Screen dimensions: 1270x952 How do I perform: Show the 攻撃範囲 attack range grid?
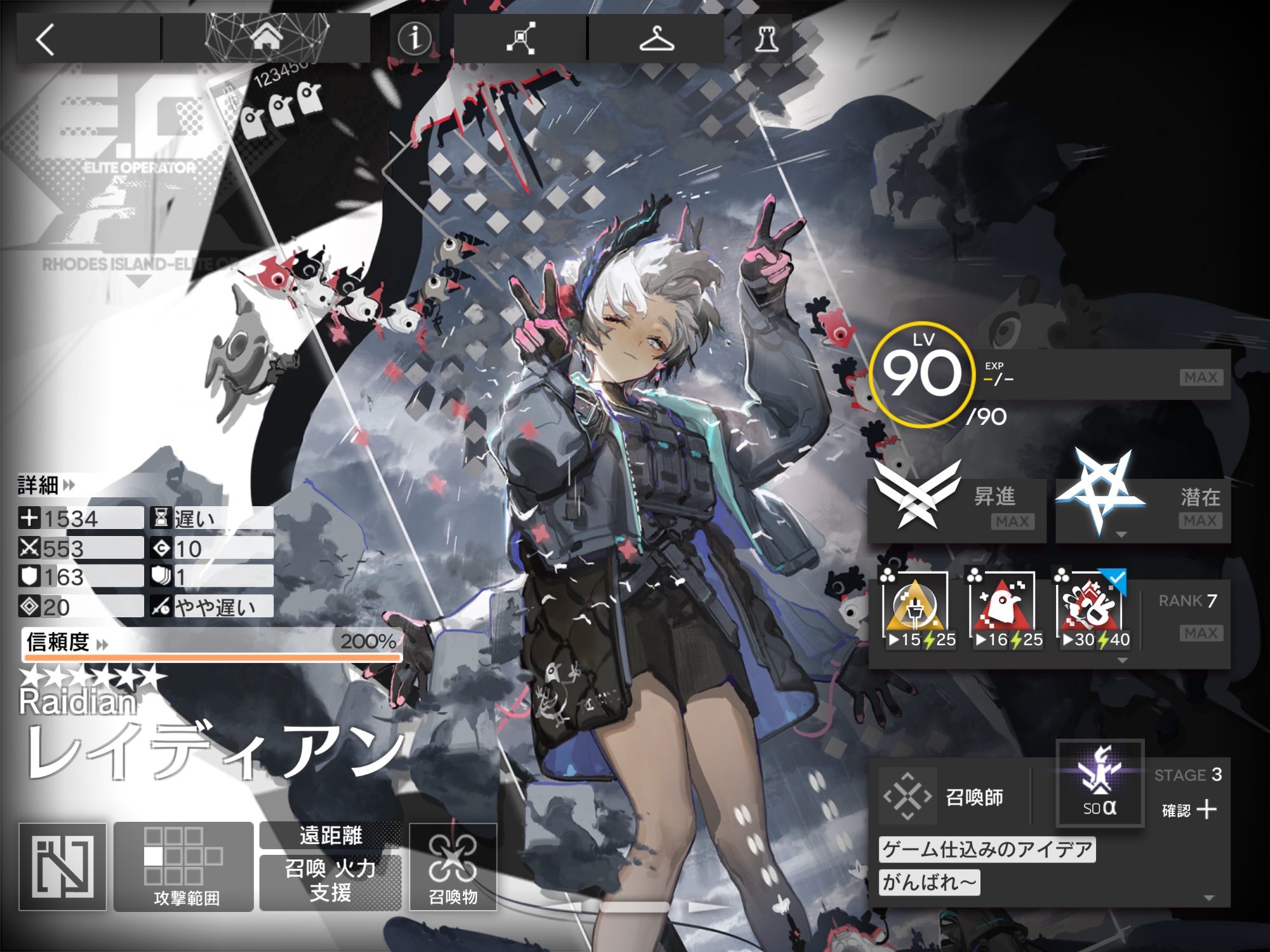coord(184,866)
